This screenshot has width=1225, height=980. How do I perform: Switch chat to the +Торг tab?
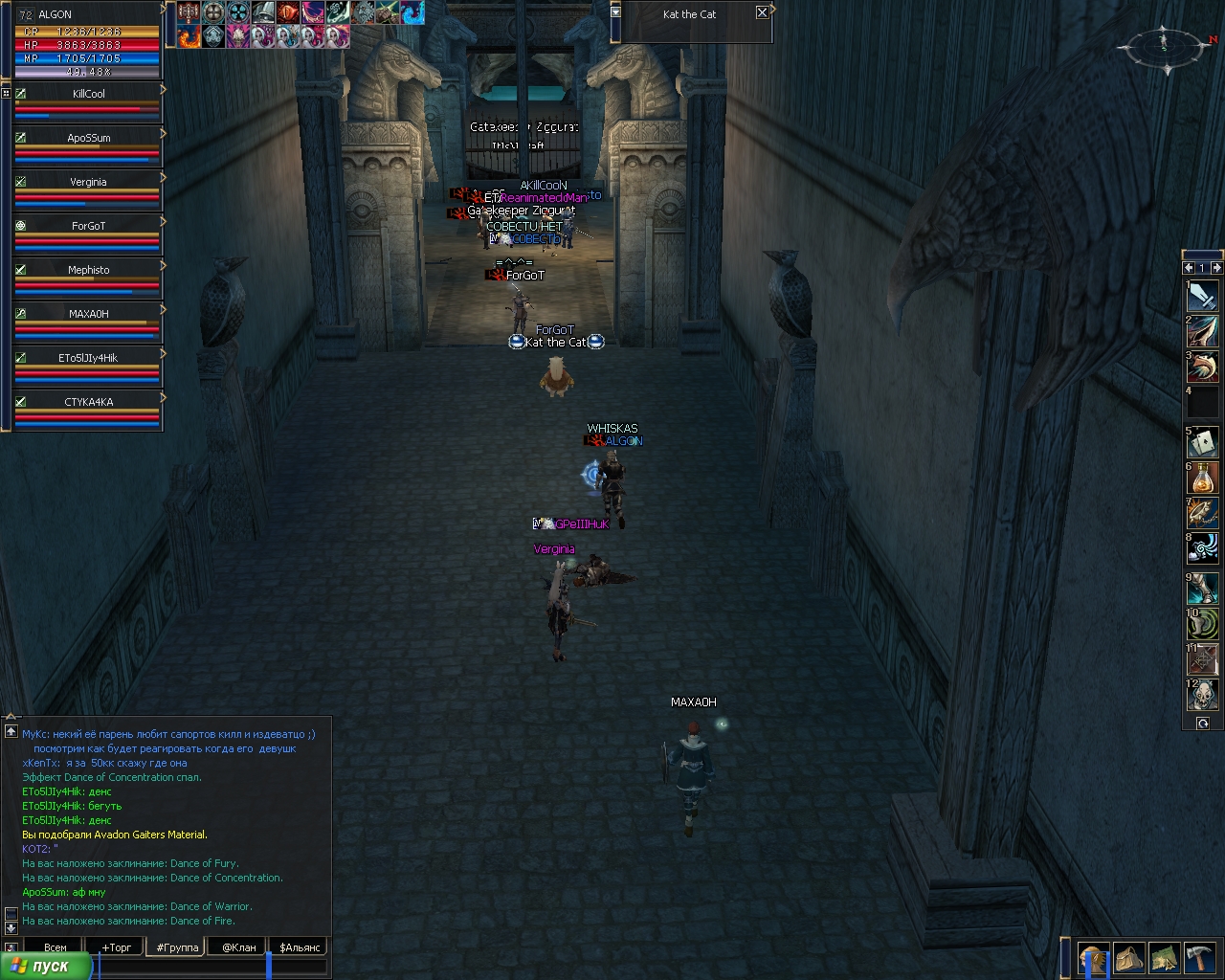pyautogui.click(x=117, y=947)
